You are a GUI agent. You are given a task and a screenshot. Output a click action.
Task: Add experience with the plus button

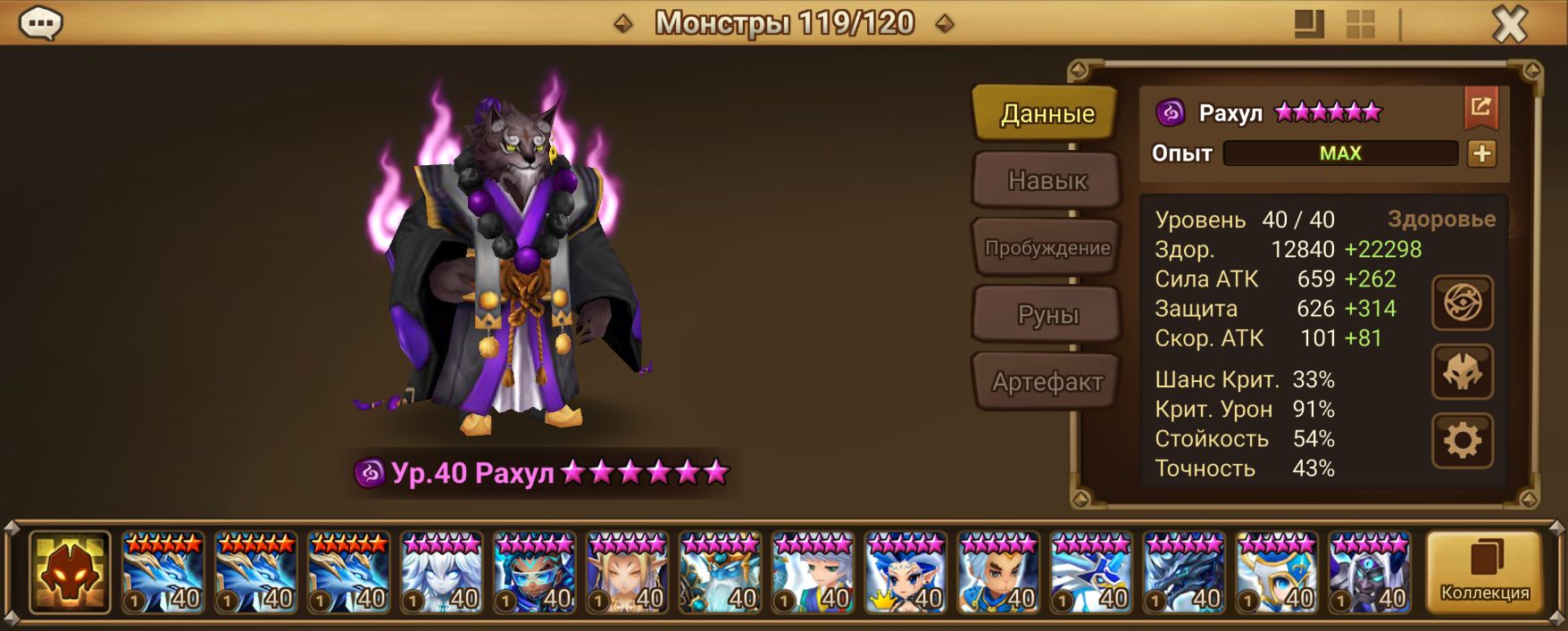1481,154
